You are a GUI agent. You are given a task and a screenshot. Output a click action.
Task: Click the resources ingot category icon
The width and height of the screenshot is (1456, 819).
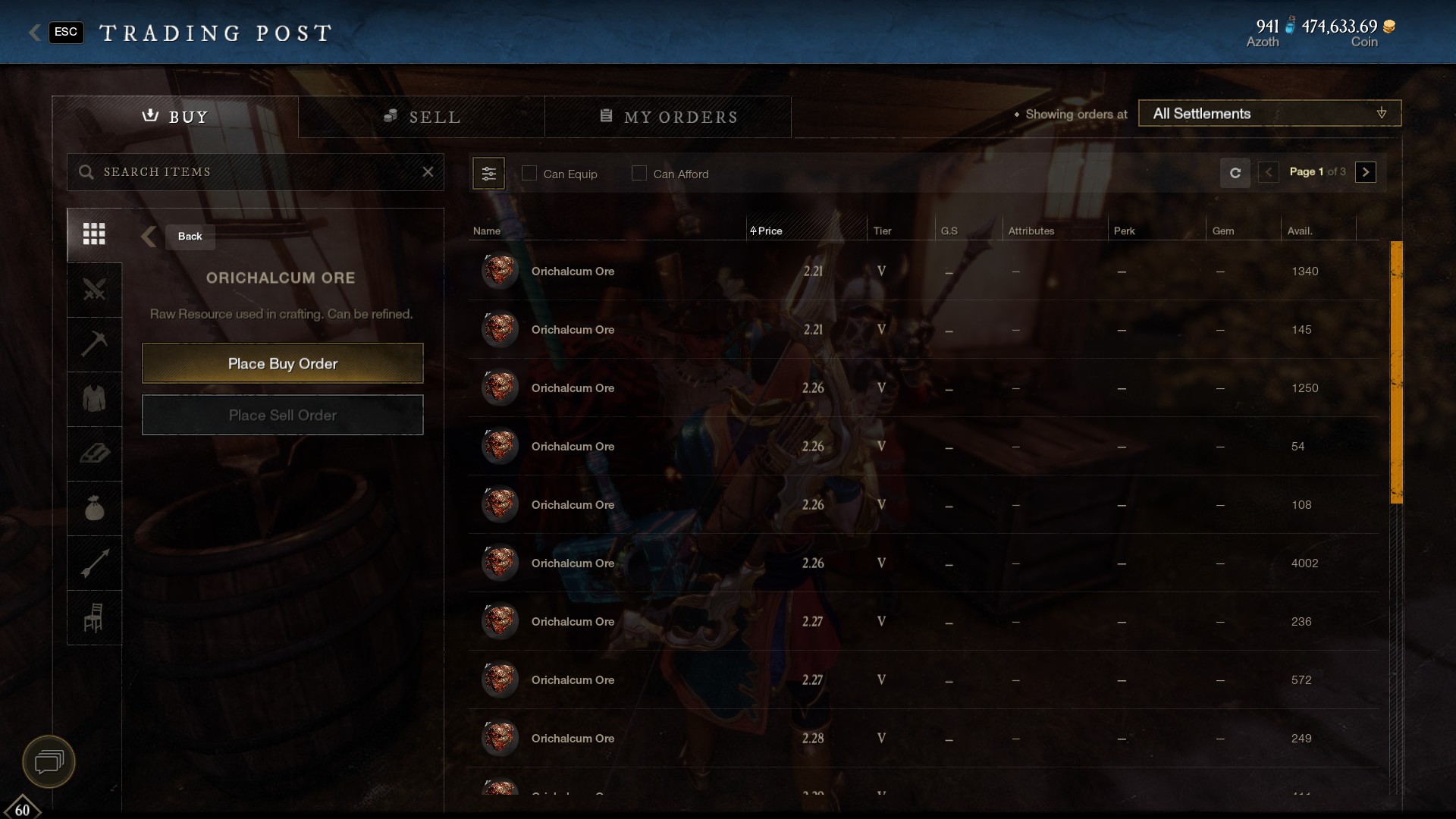(x=94, y=453)
